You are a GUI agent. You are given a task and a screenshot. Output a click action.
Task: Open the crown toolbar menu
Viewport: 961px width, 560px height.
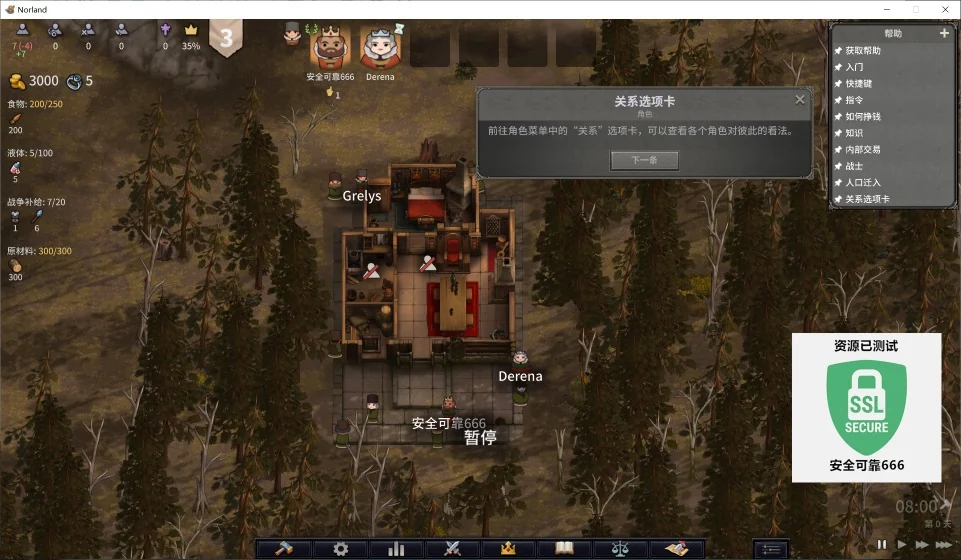[508, 549]
